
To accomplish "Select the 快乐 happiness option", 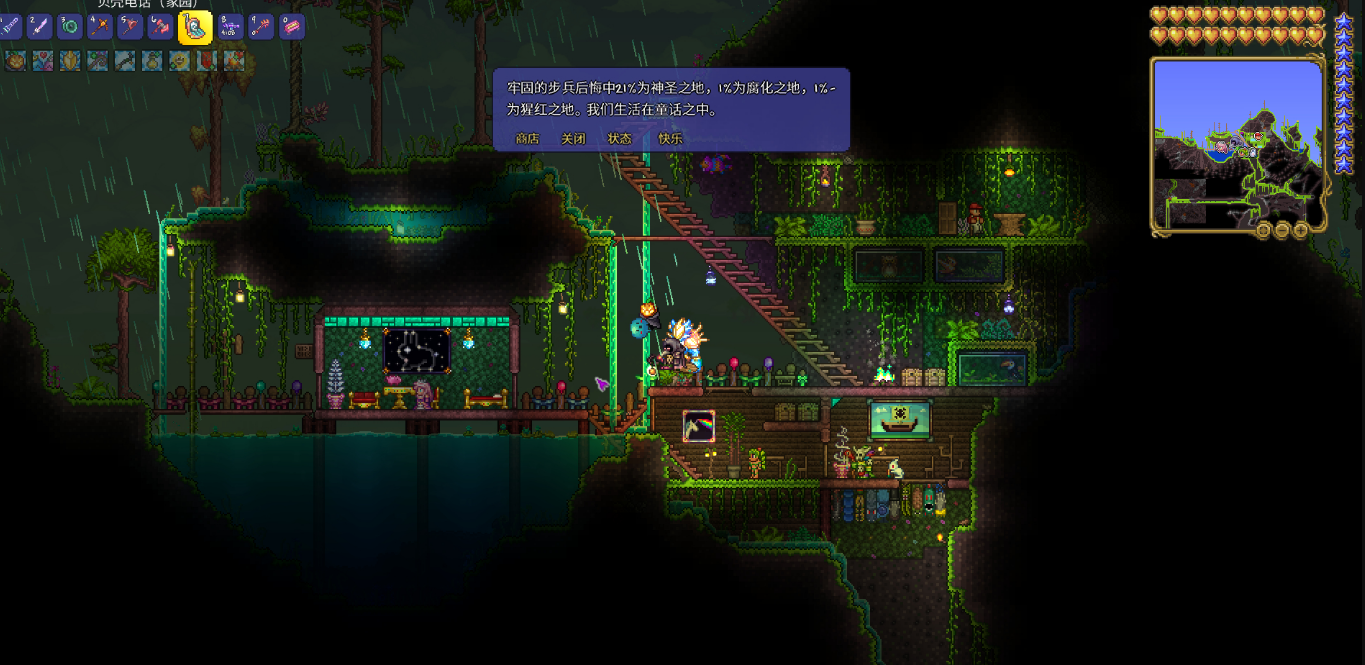I will tap(670, 139).
